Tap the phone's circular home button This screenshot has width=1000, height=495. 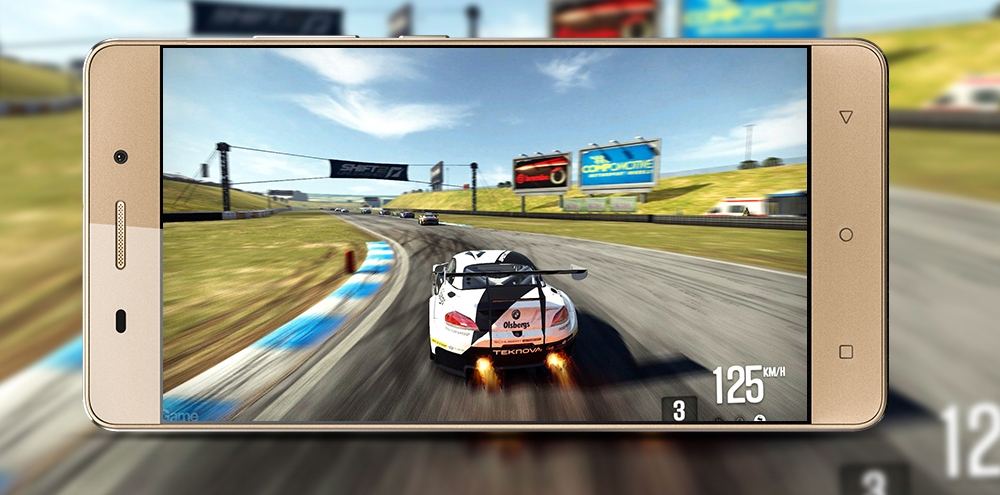tap(846, 234)
